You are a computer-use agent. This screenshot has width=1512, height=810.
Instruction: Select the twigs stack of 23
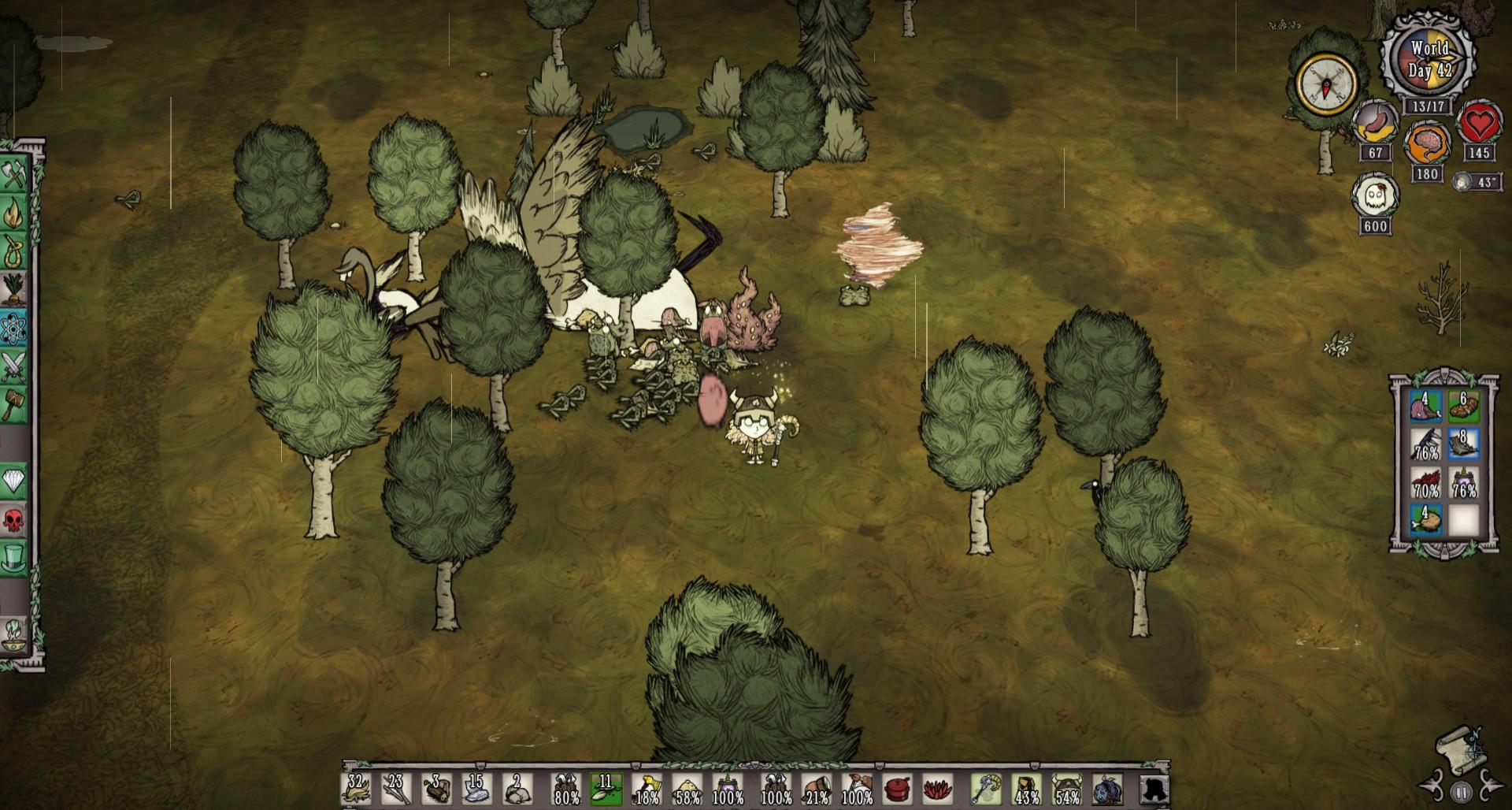click(x=396, y=789)
